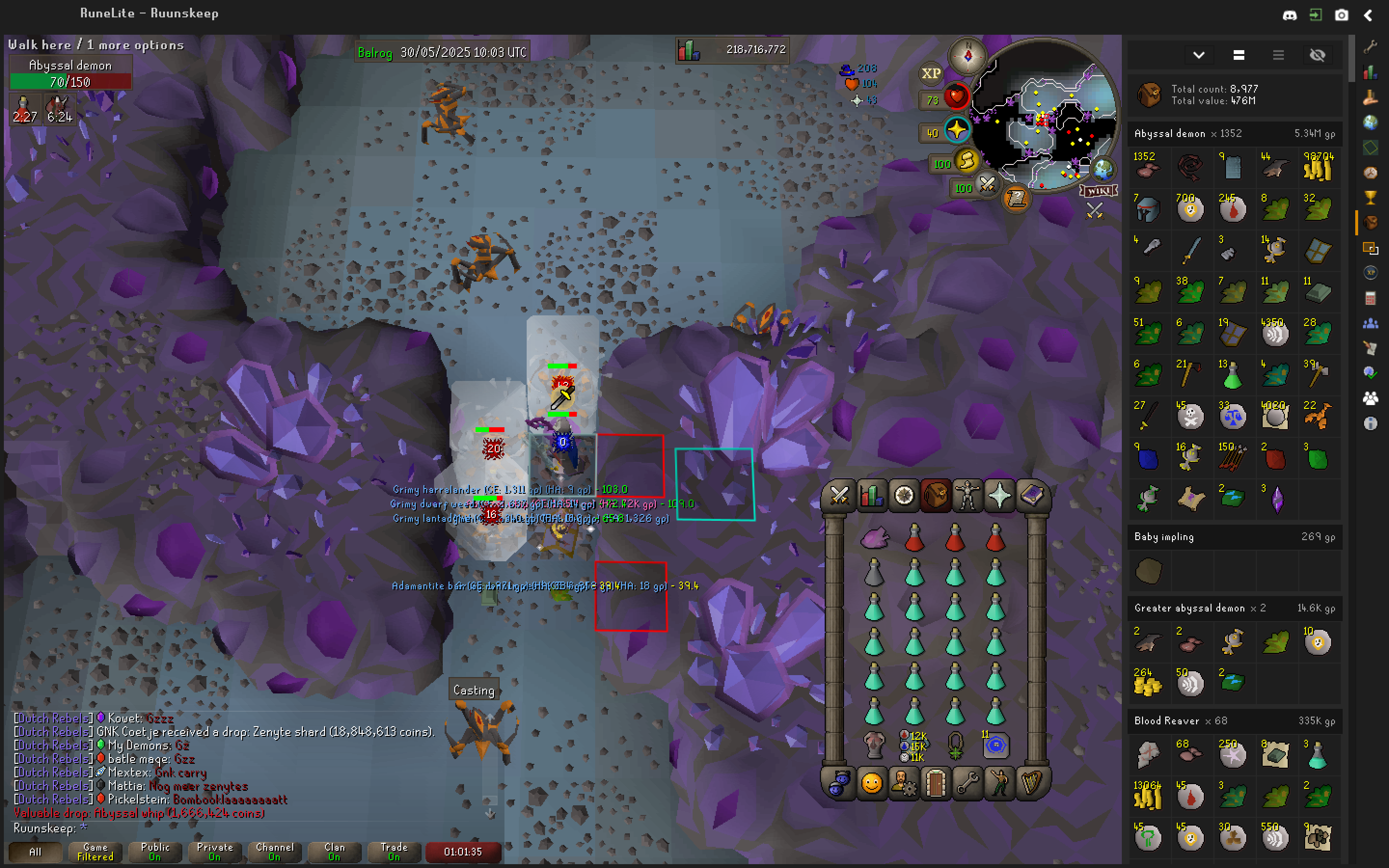The width and height of the screenshot is (1389, 868).
Task: Activate the special attack orb
Action: tap(987, 184)
